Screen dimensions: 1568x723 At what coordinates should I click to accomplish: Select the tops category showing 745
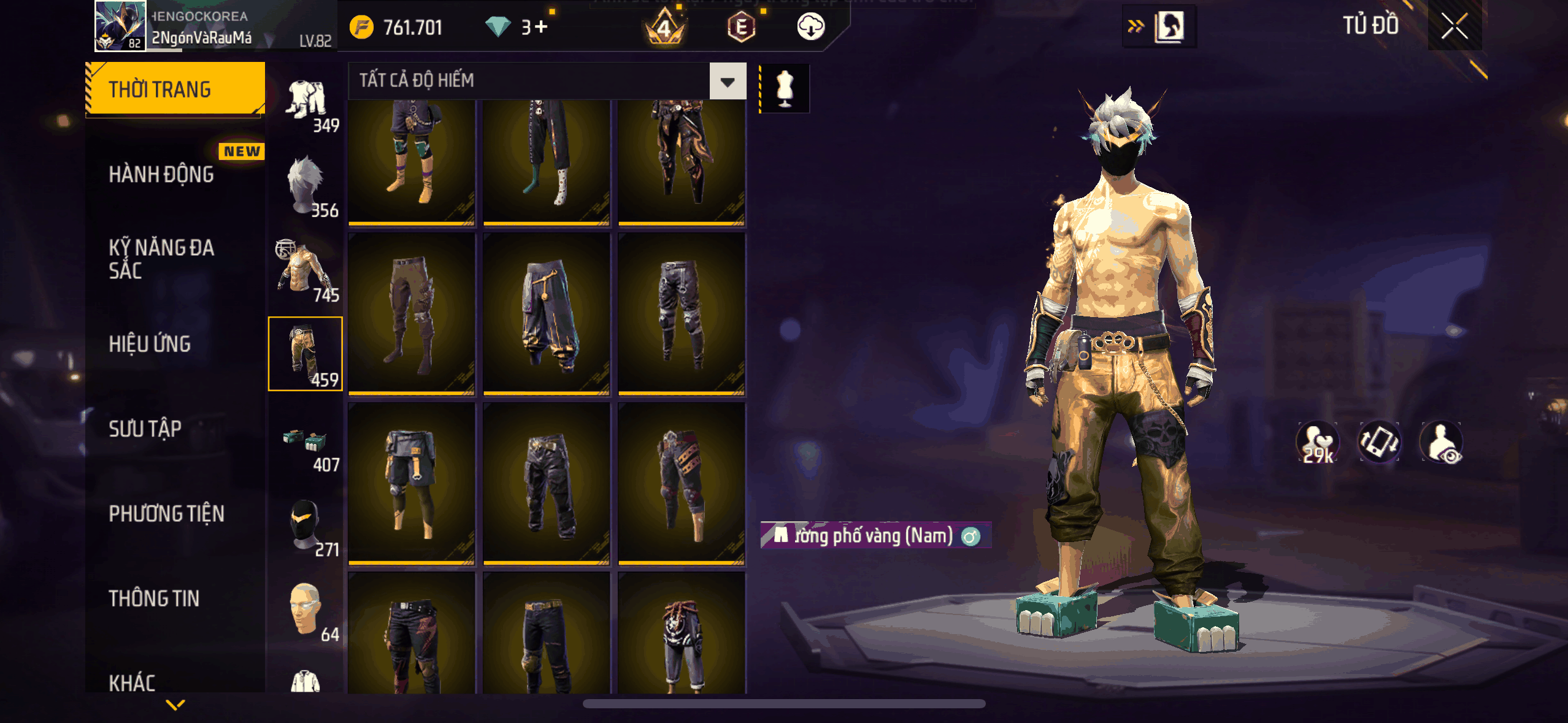[x=306, y=270]
